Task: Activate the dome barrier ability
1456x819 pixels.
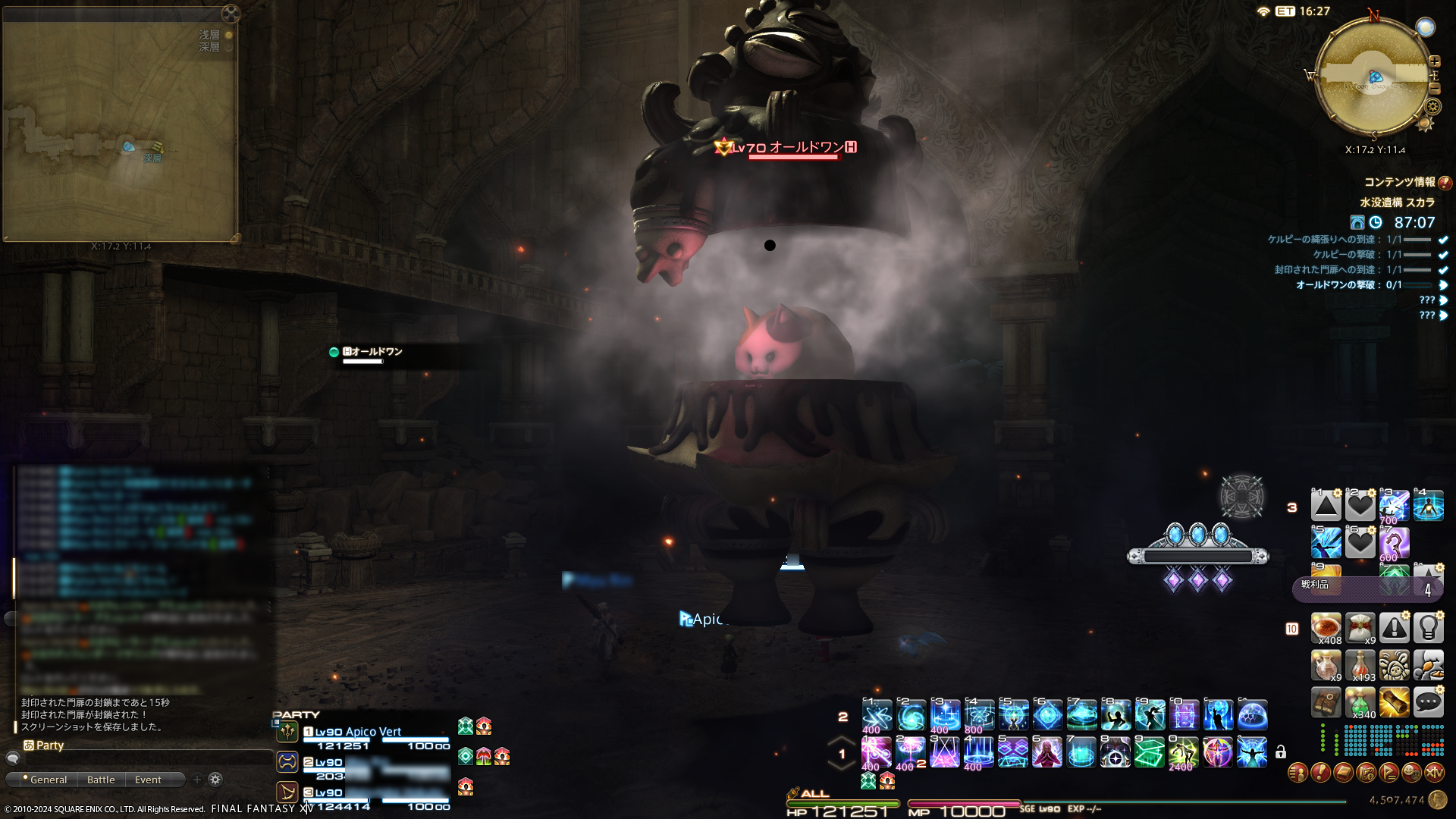Action: coord(1252,714)
